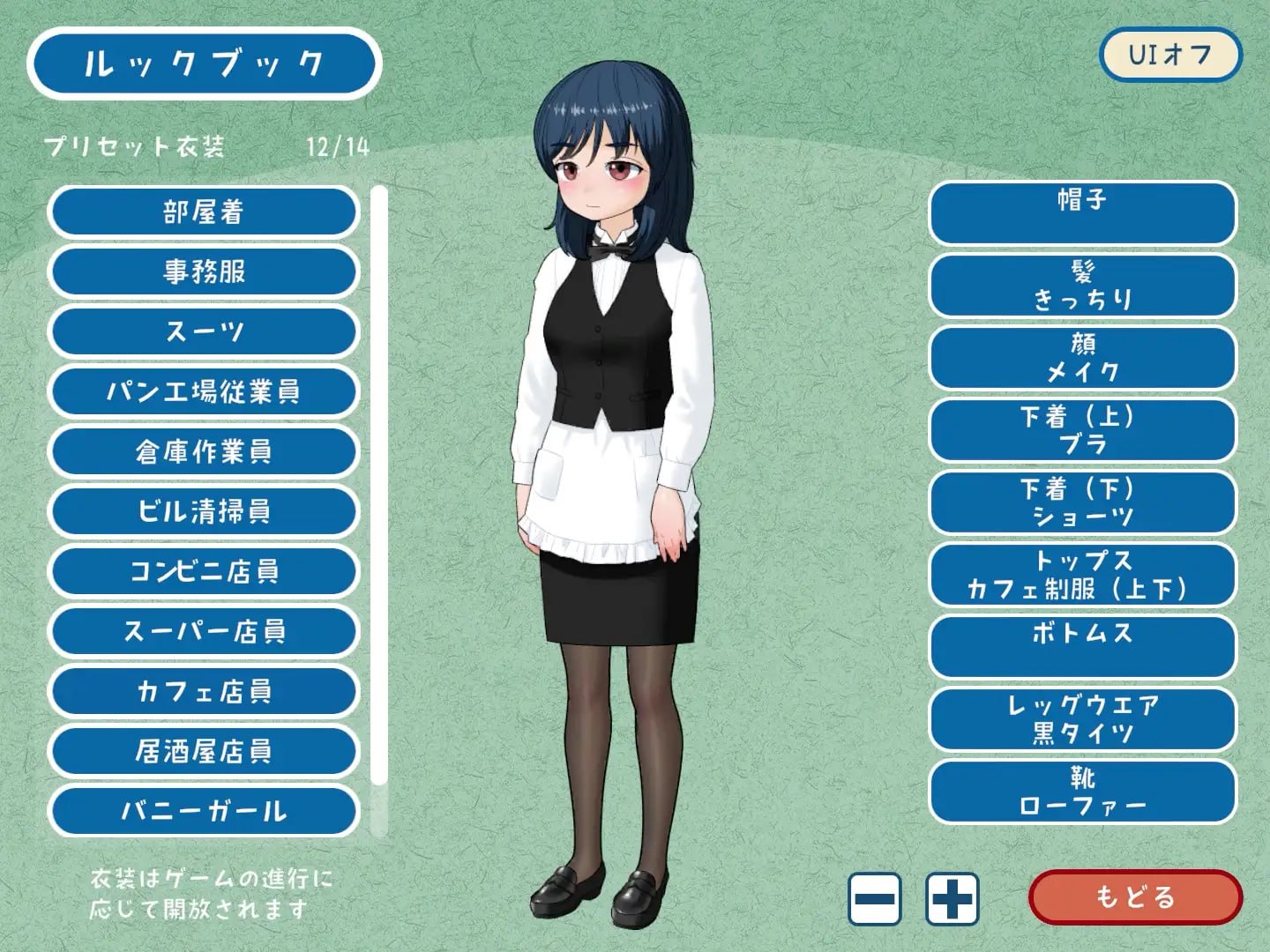
Task: Select the 部屋着 preset outfit
Action: coord(203,212)
